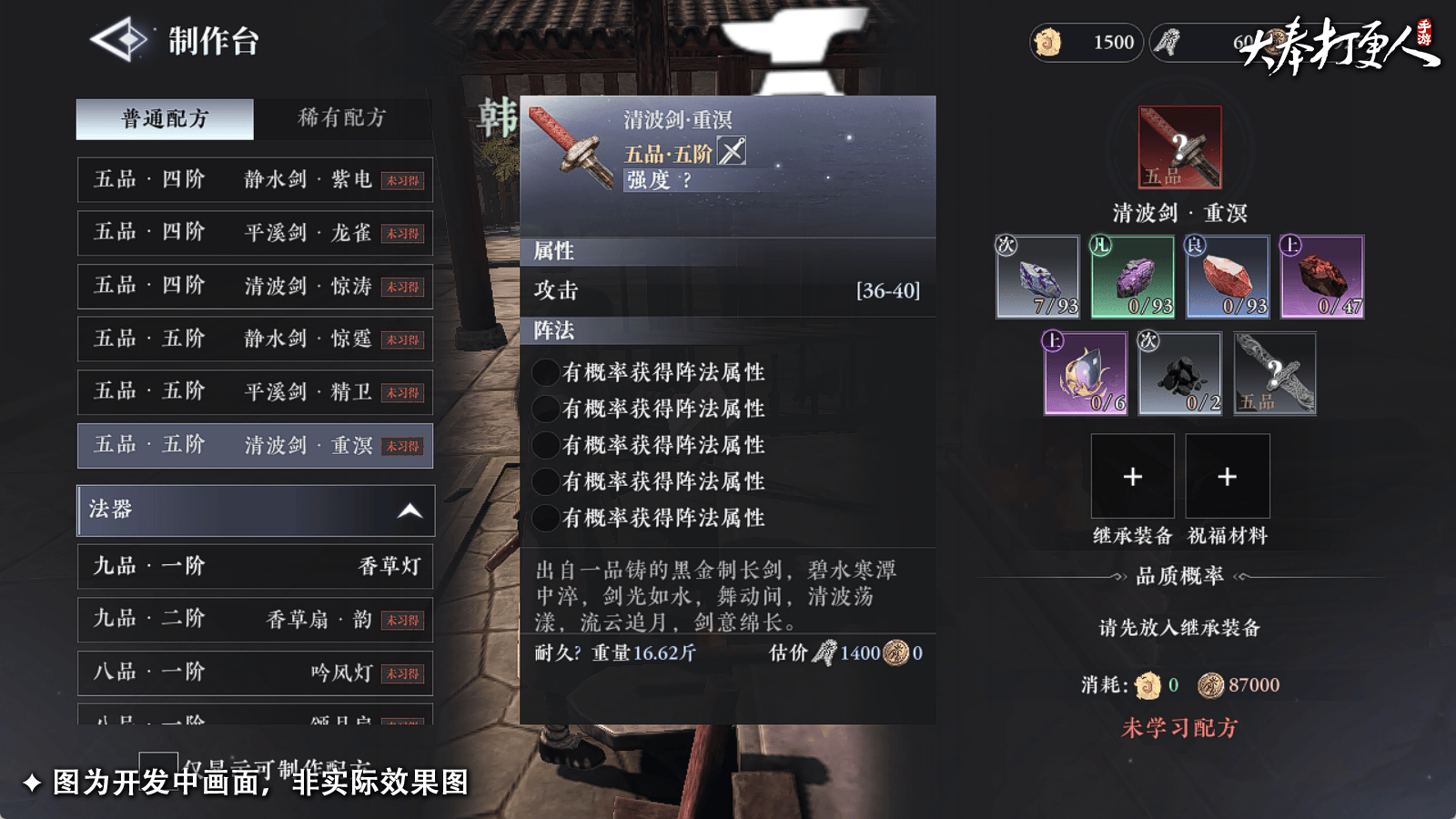Select the 上-grade dark red ore showing 0/47

[1320, 277]
